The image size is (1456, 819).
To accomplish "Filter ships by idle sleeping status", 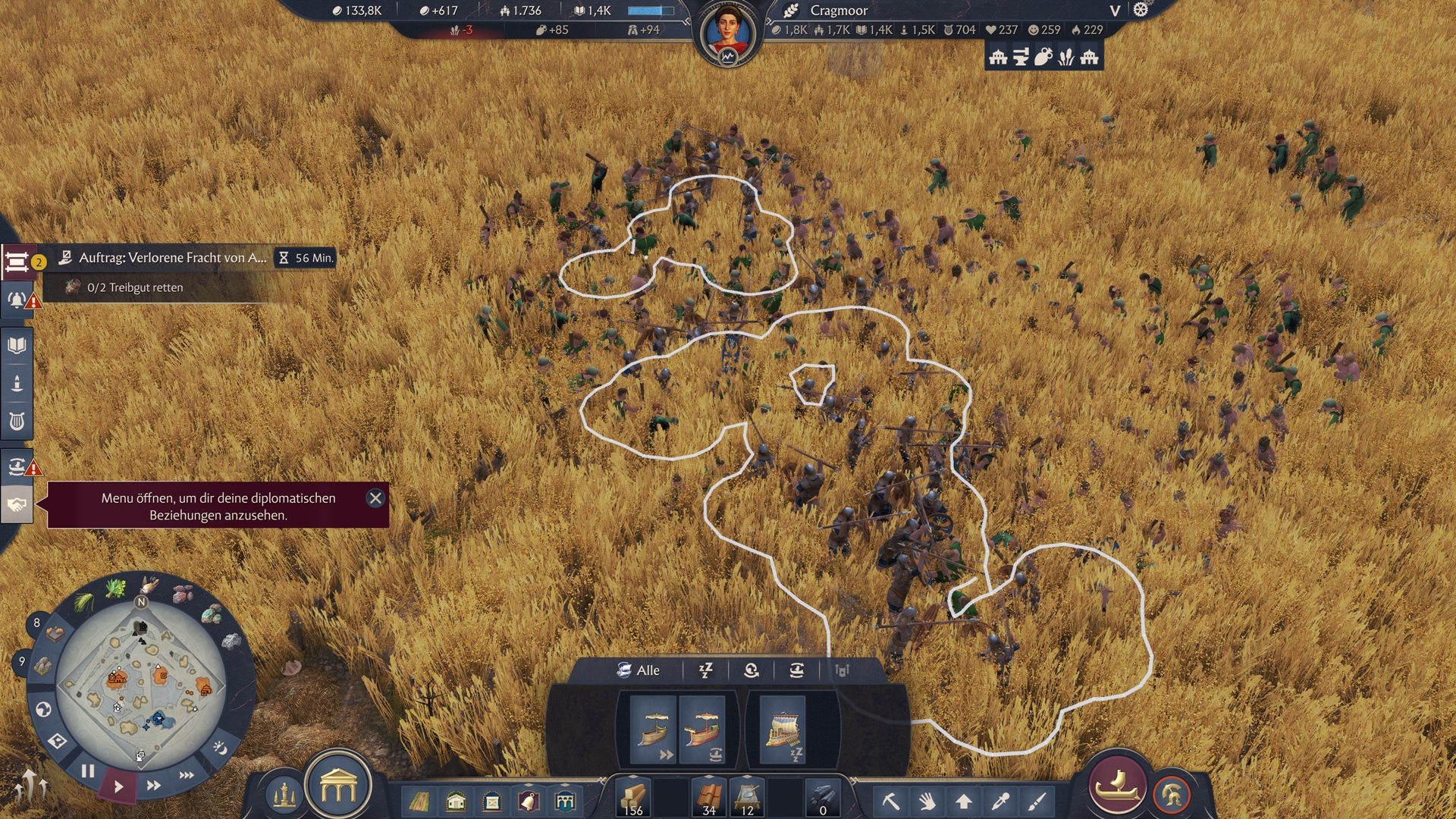I will point(706,670).
